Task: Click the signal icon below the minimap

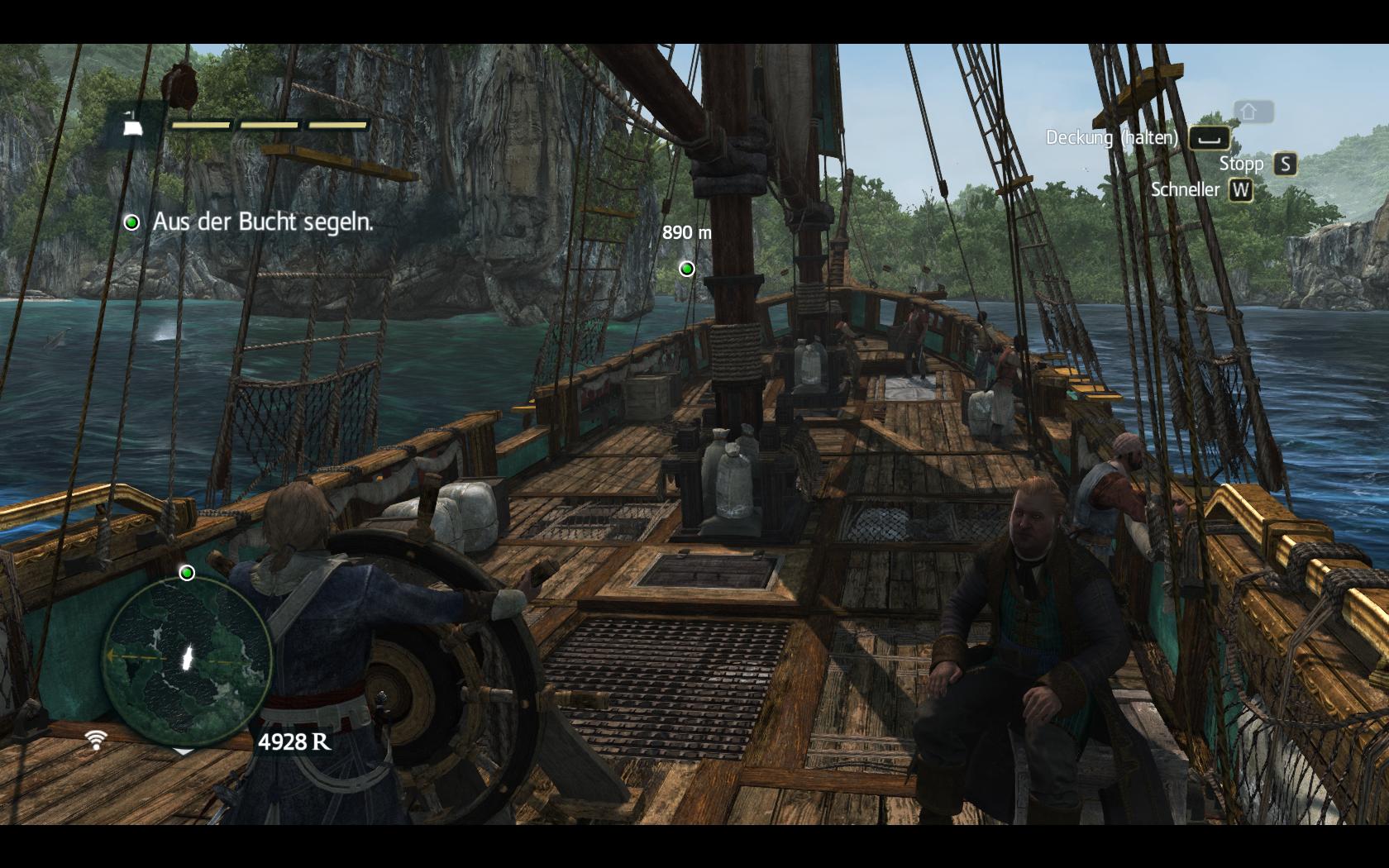Action: point(96,739)
